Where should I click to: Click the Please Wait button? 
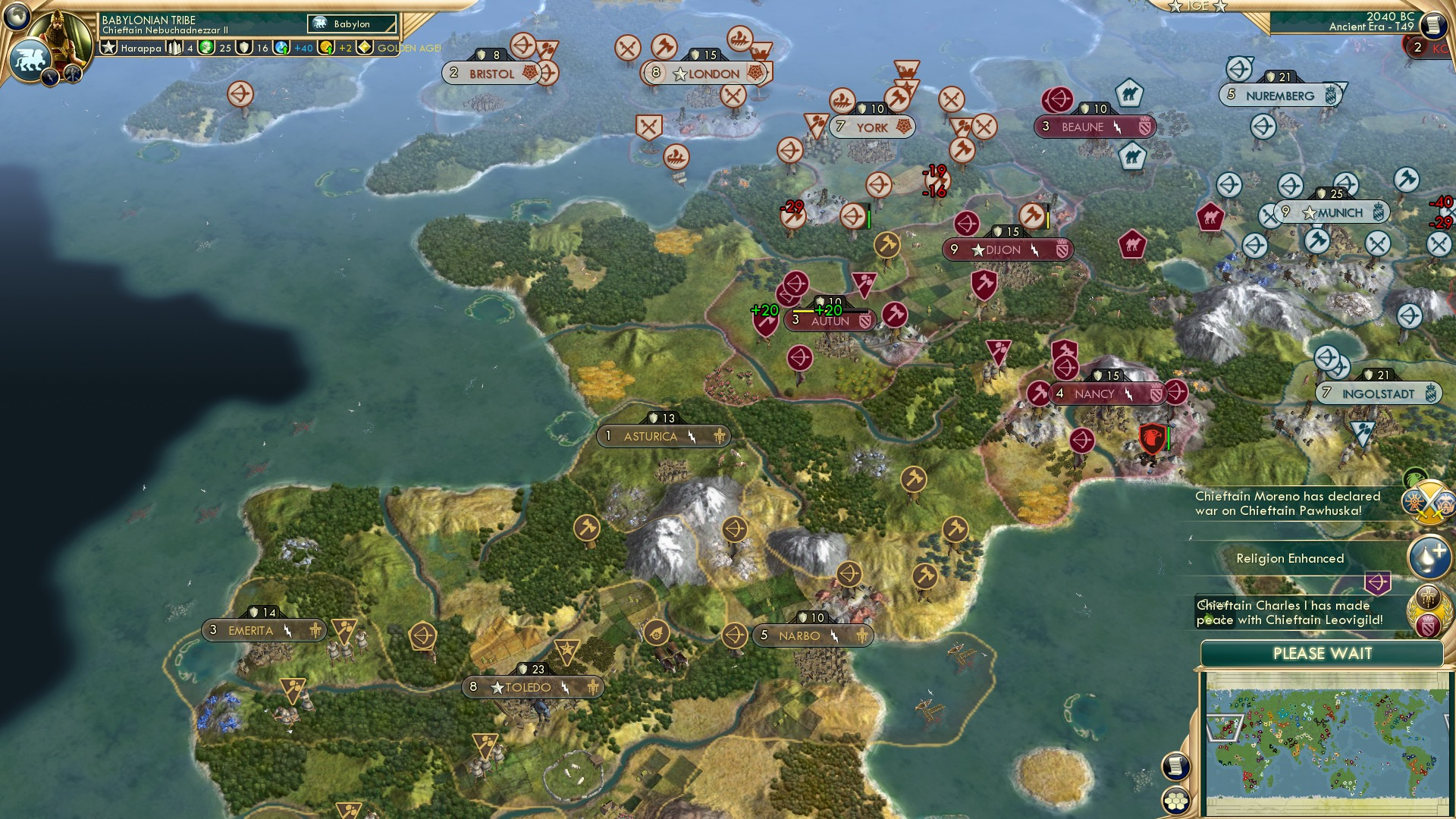pos(1323,652)
